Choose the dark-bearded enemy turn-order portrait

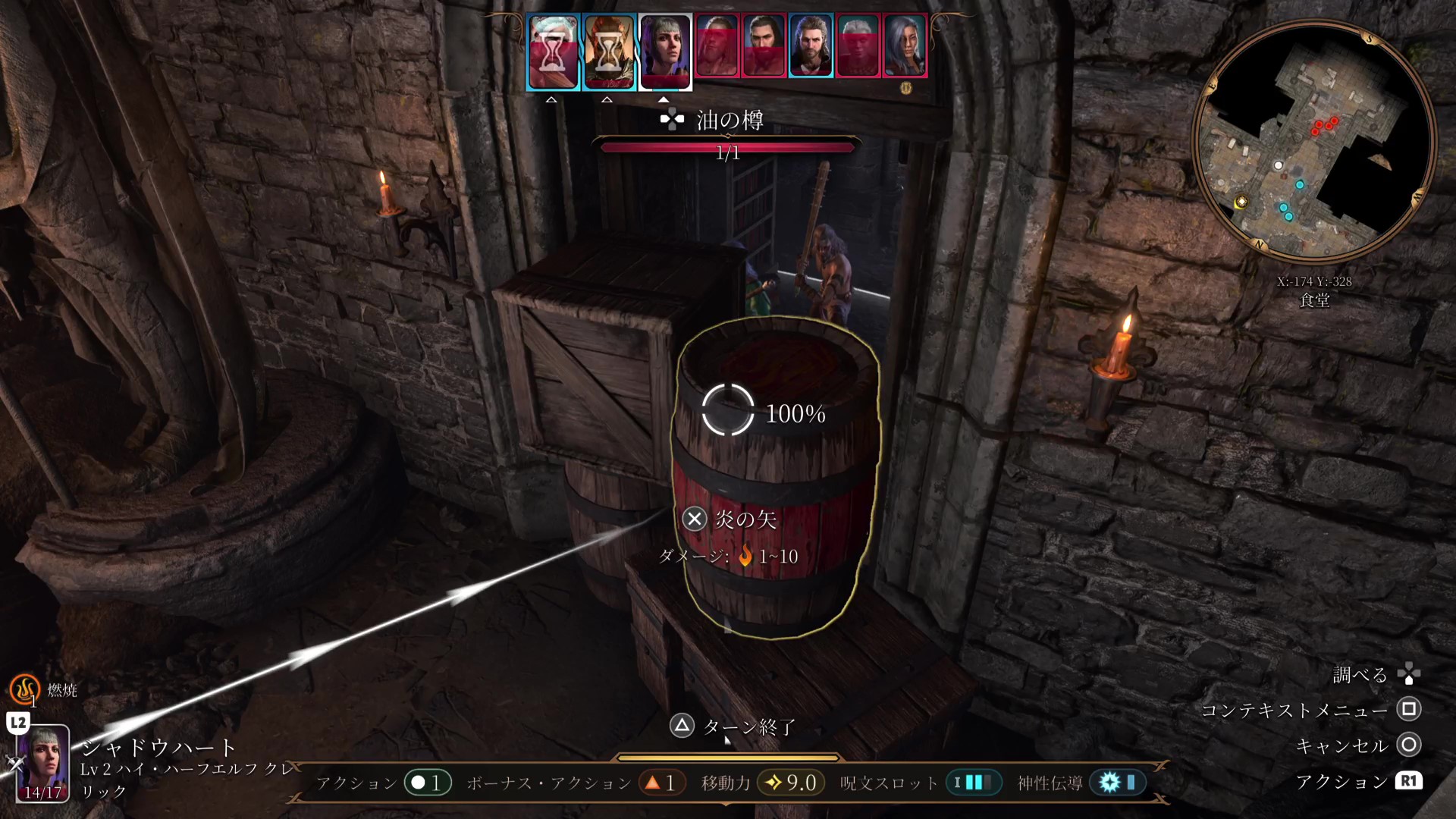click(764, 45)
